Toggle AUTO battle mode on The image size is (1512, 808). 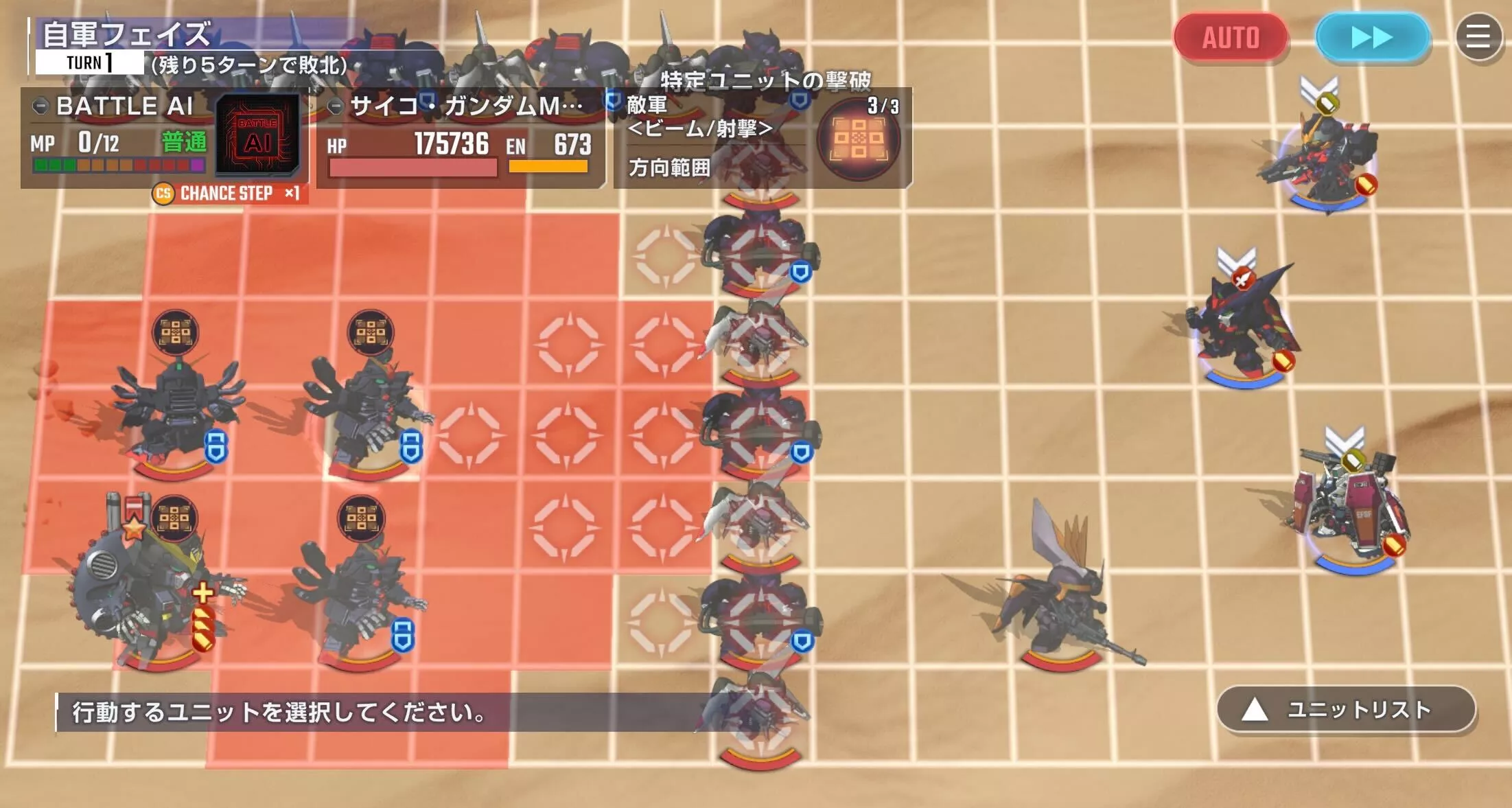[x=1231, y=38]
